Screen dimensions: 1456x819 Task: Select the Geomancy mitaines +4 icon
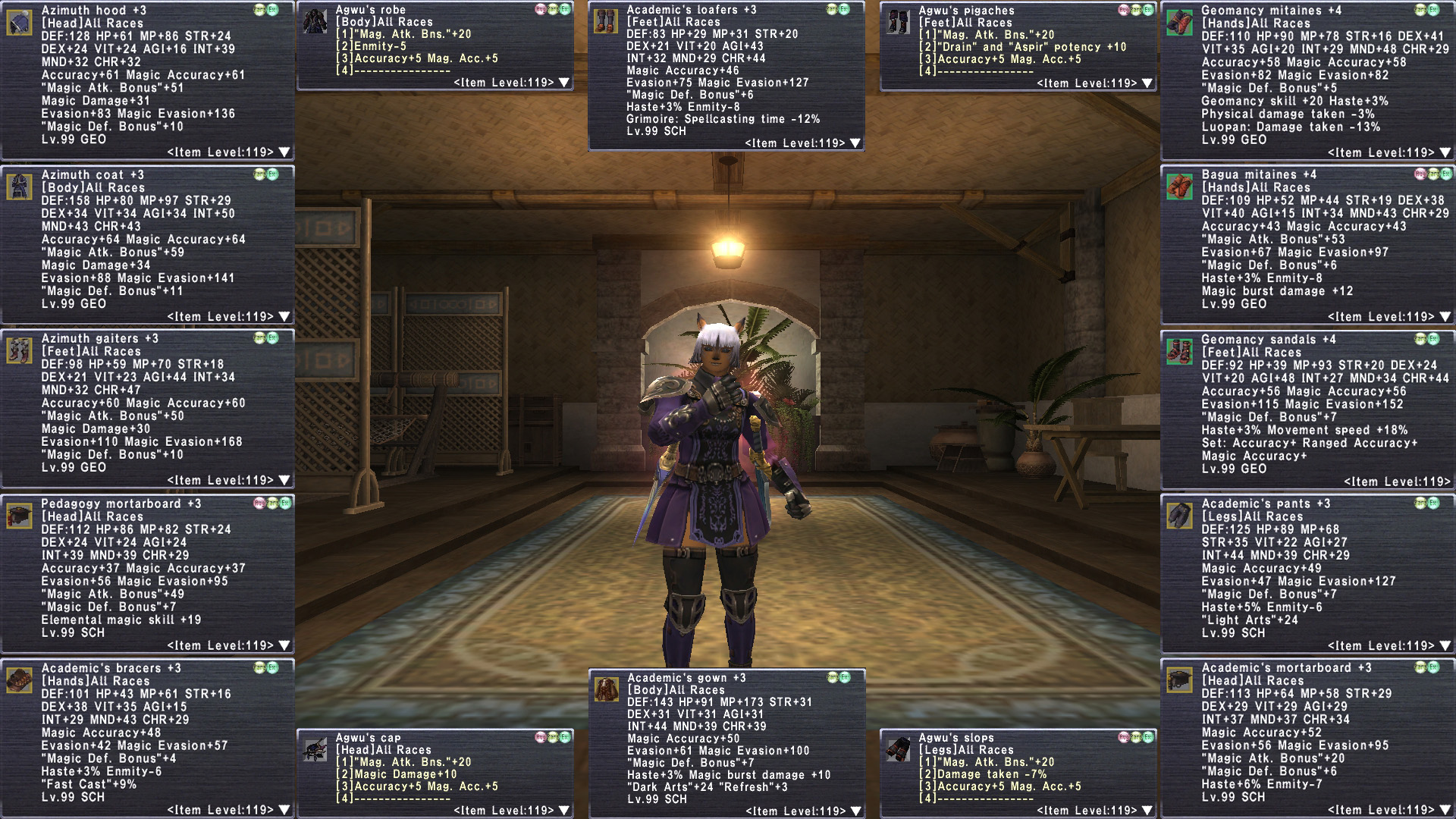tap(1179, 23)
